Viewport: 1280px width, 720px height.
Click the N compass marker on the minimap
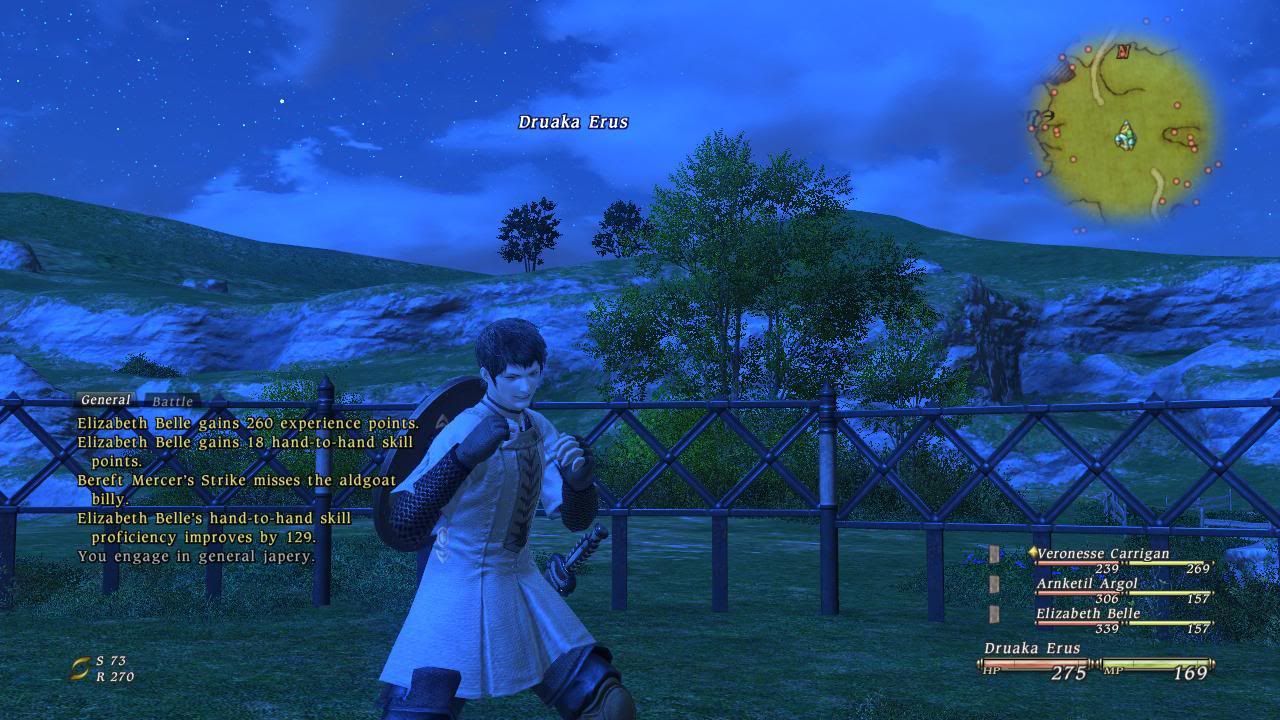[1122, 52]
